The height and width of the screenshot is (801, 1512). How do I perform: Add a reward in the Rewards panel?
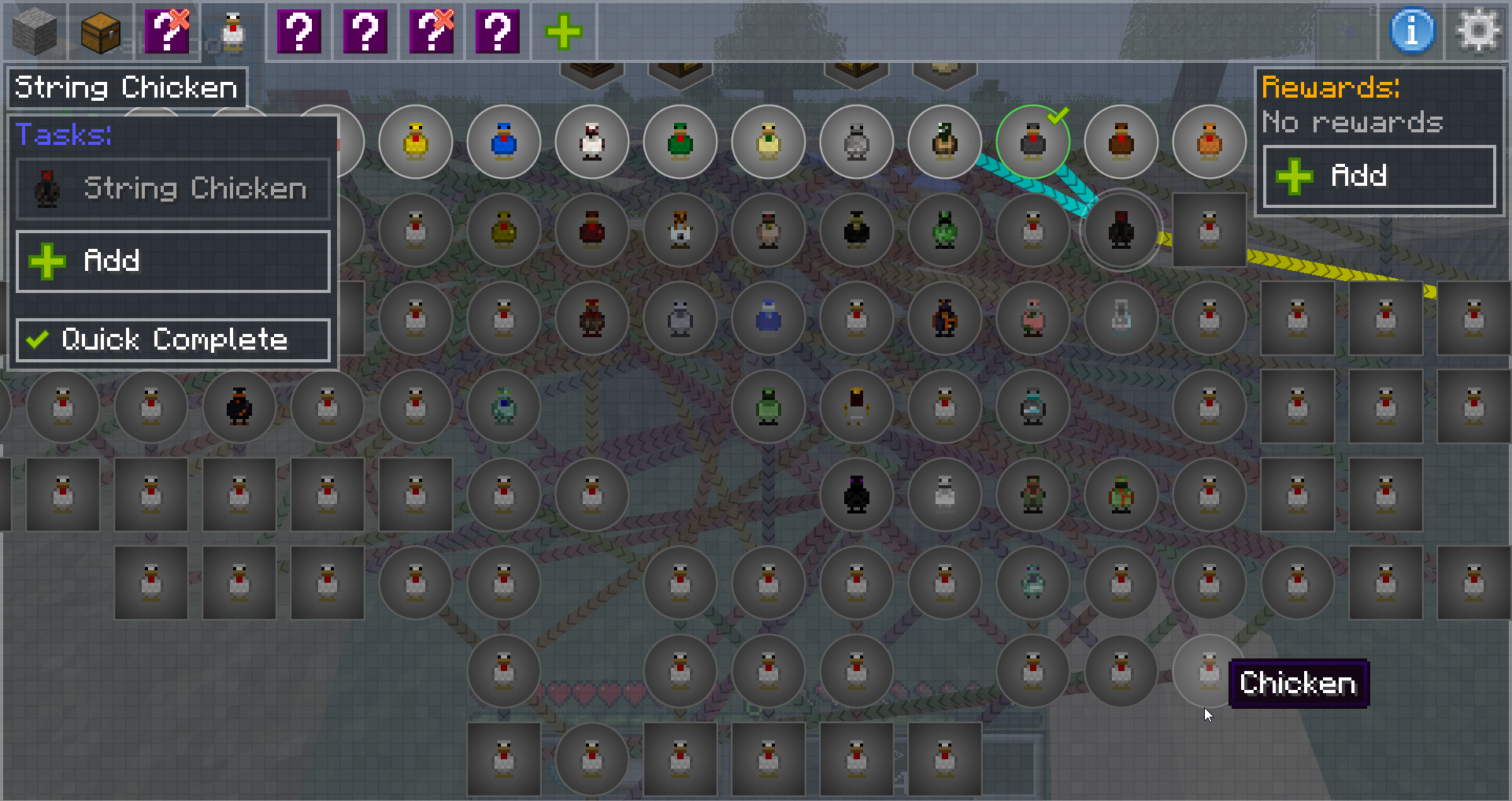click(x=1379, y=176)
